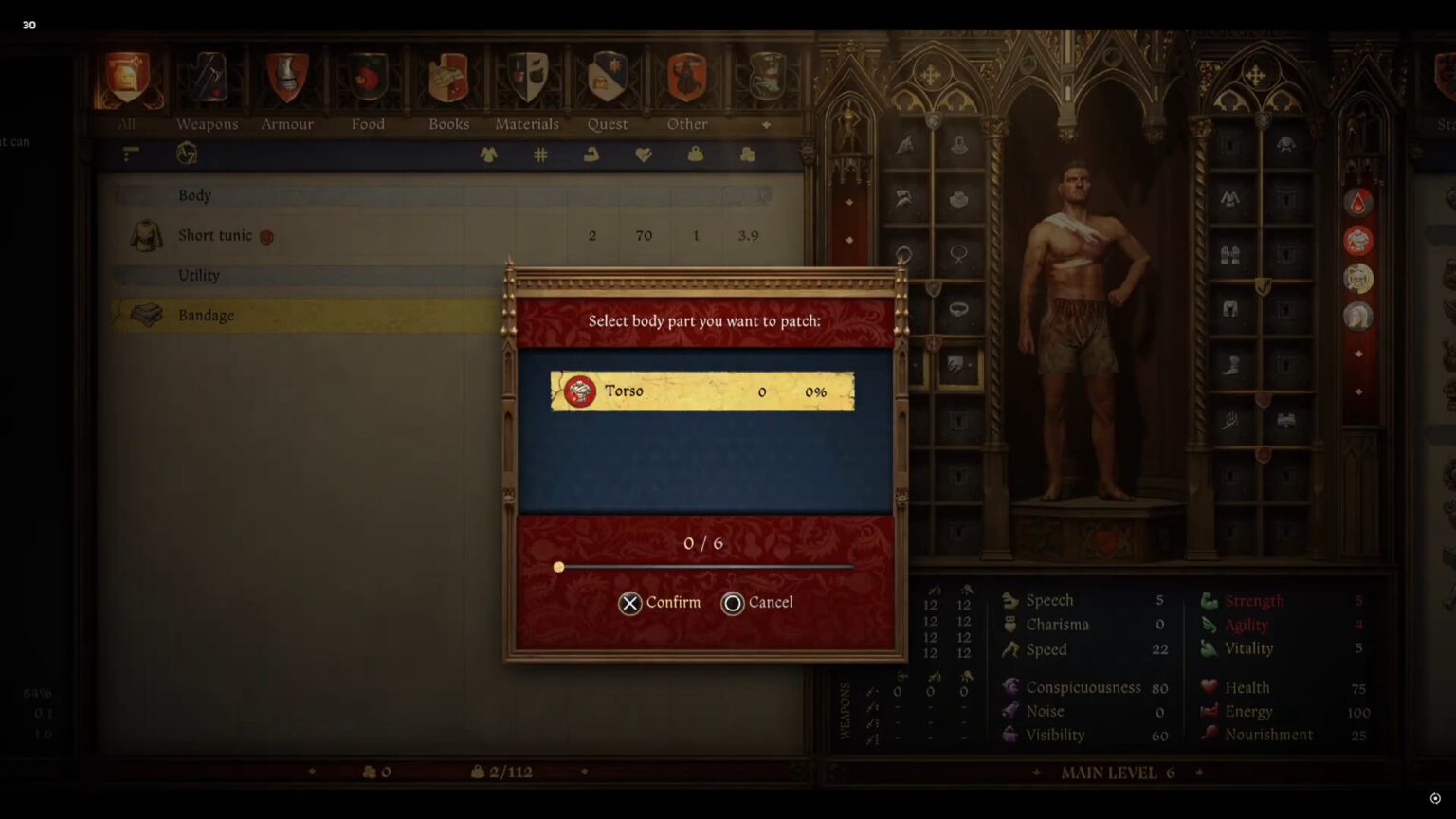The height and width of the screenshot is (819, 1456).
Task: Open the custom sort order icon
Action: (130, 155)
